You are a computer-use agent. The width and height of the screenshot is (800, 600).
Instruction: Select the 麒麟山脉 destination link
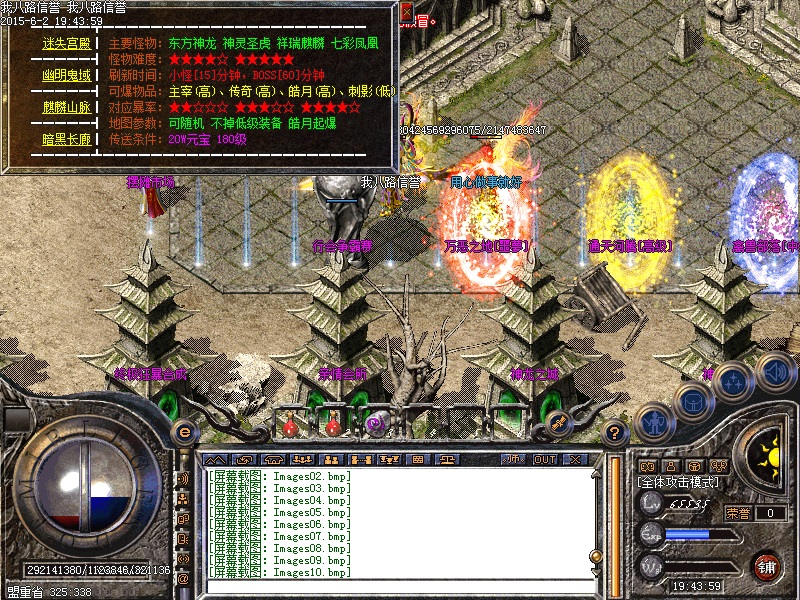66,107
